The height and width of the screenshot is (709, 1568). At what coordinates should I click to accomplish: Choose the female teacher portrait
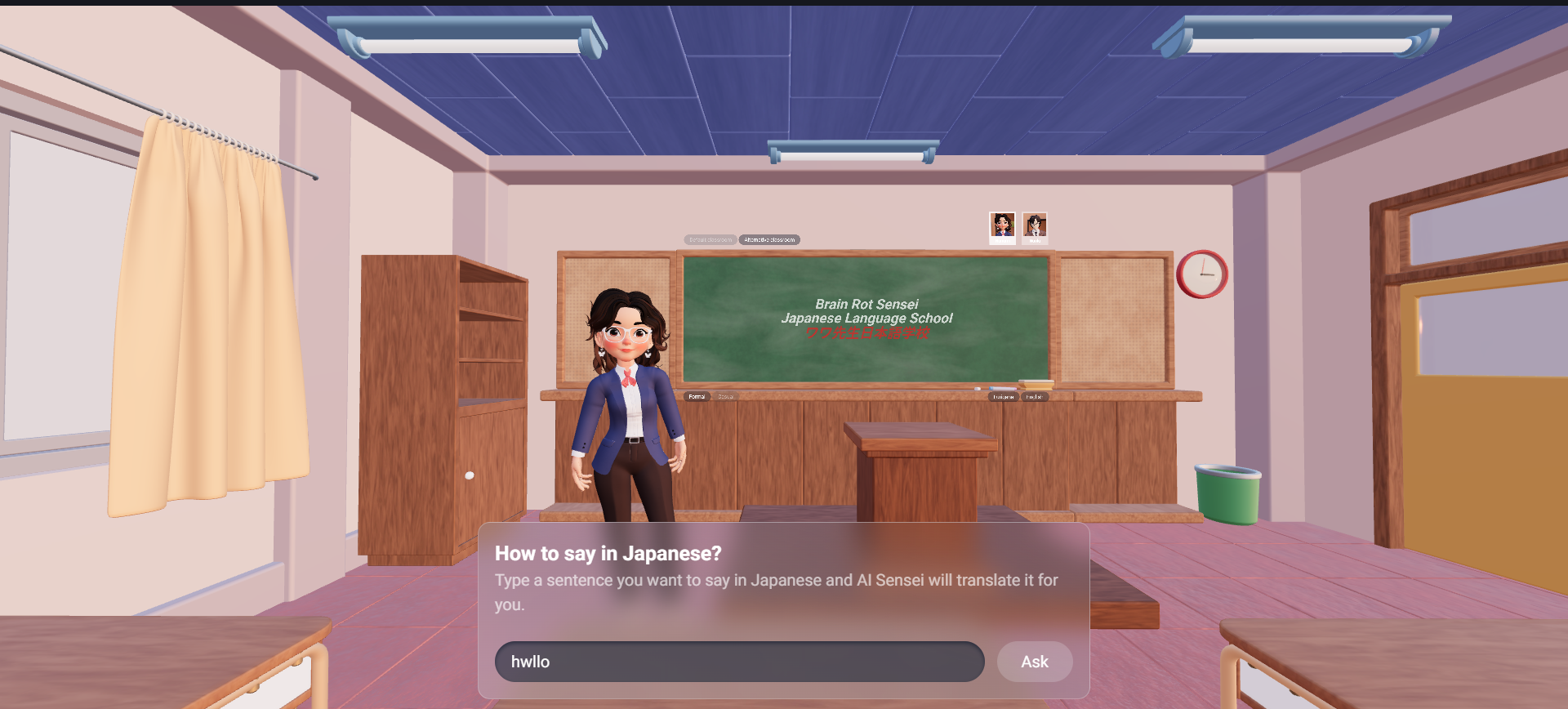pyautogui.click(x=1002, y=227)
